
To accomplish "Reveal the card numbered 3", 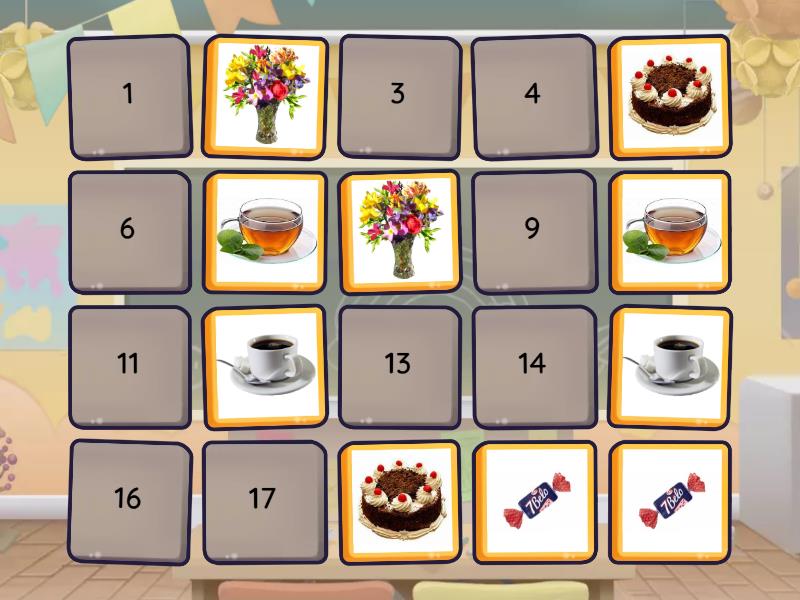I will click(x=398, y=96).
